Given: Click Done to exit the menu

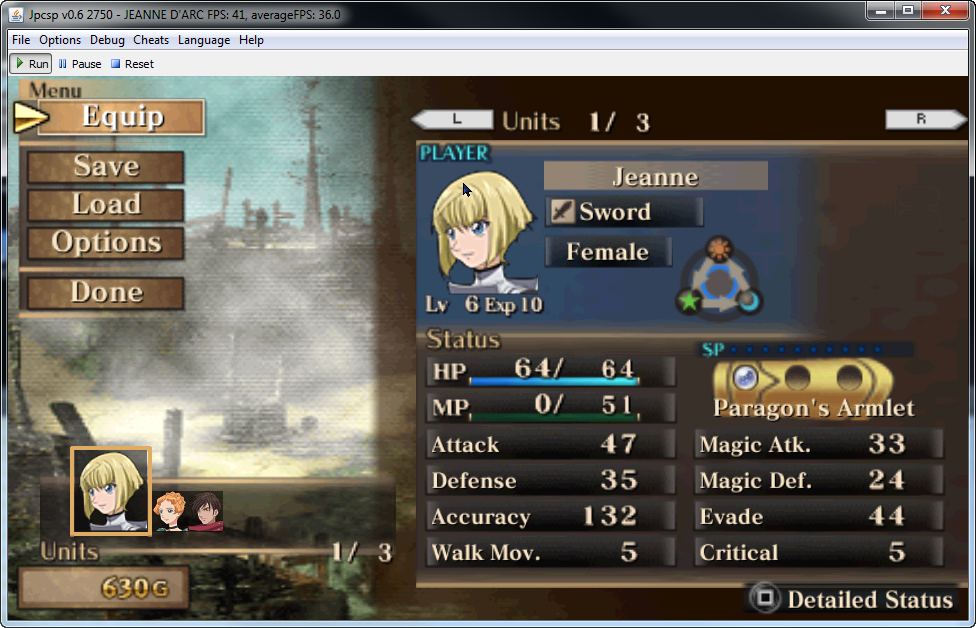Looking at the screenshot, I should [x=105, y=293].
